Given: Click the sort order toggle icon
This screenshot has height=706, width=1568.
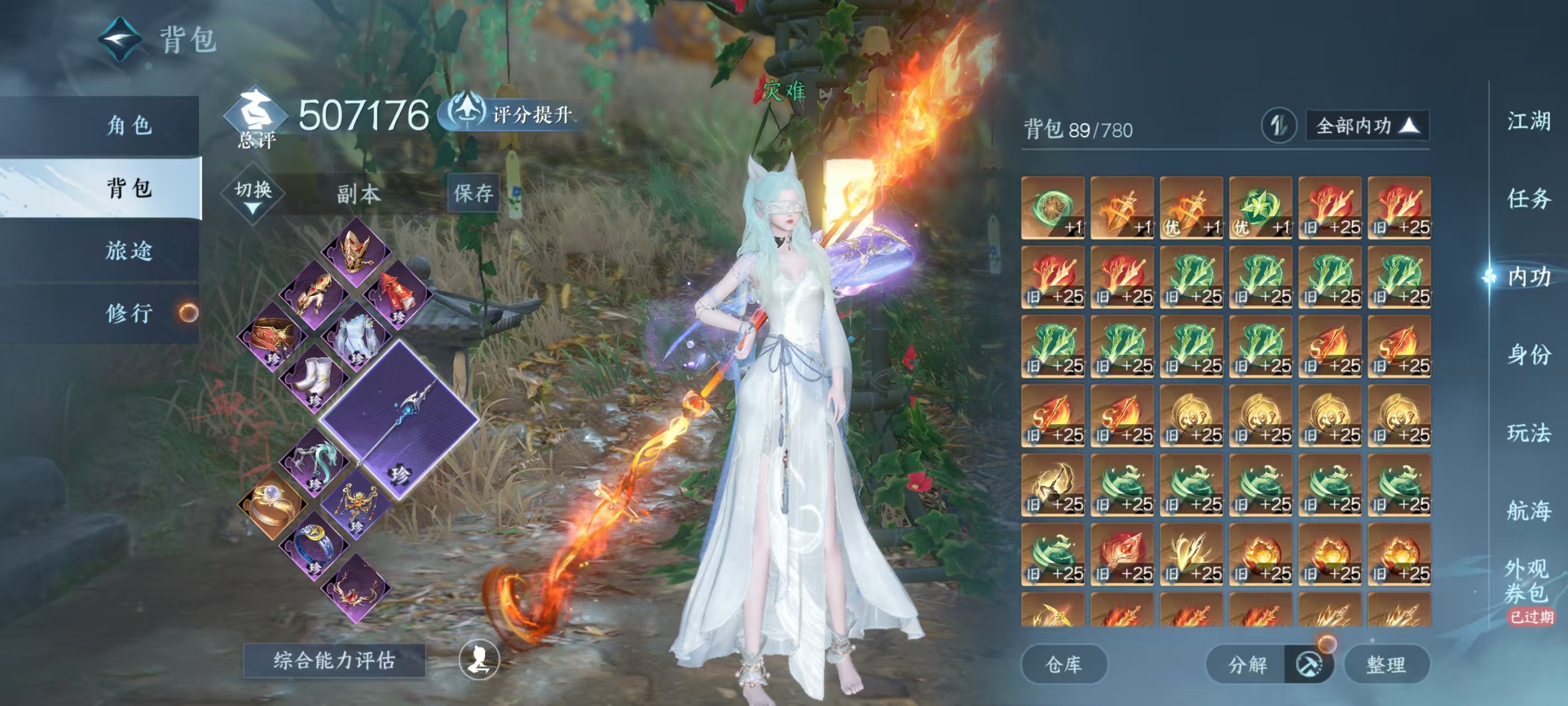Looking at the screenshot, I should tap(1278, 126).
